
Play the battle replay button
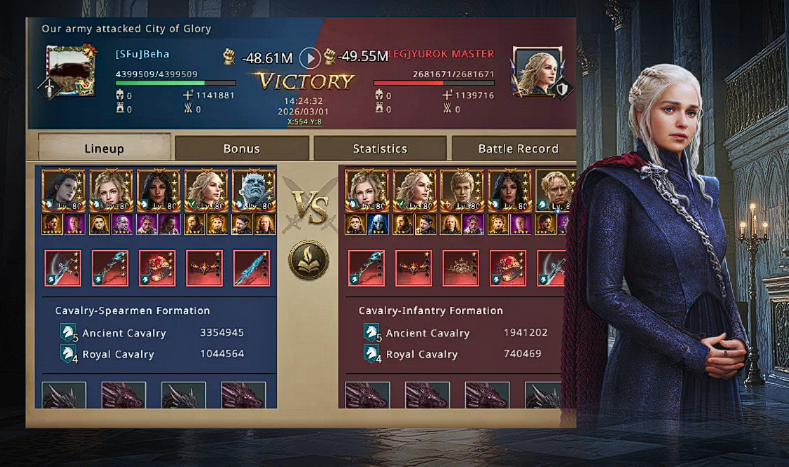(310, 58)
